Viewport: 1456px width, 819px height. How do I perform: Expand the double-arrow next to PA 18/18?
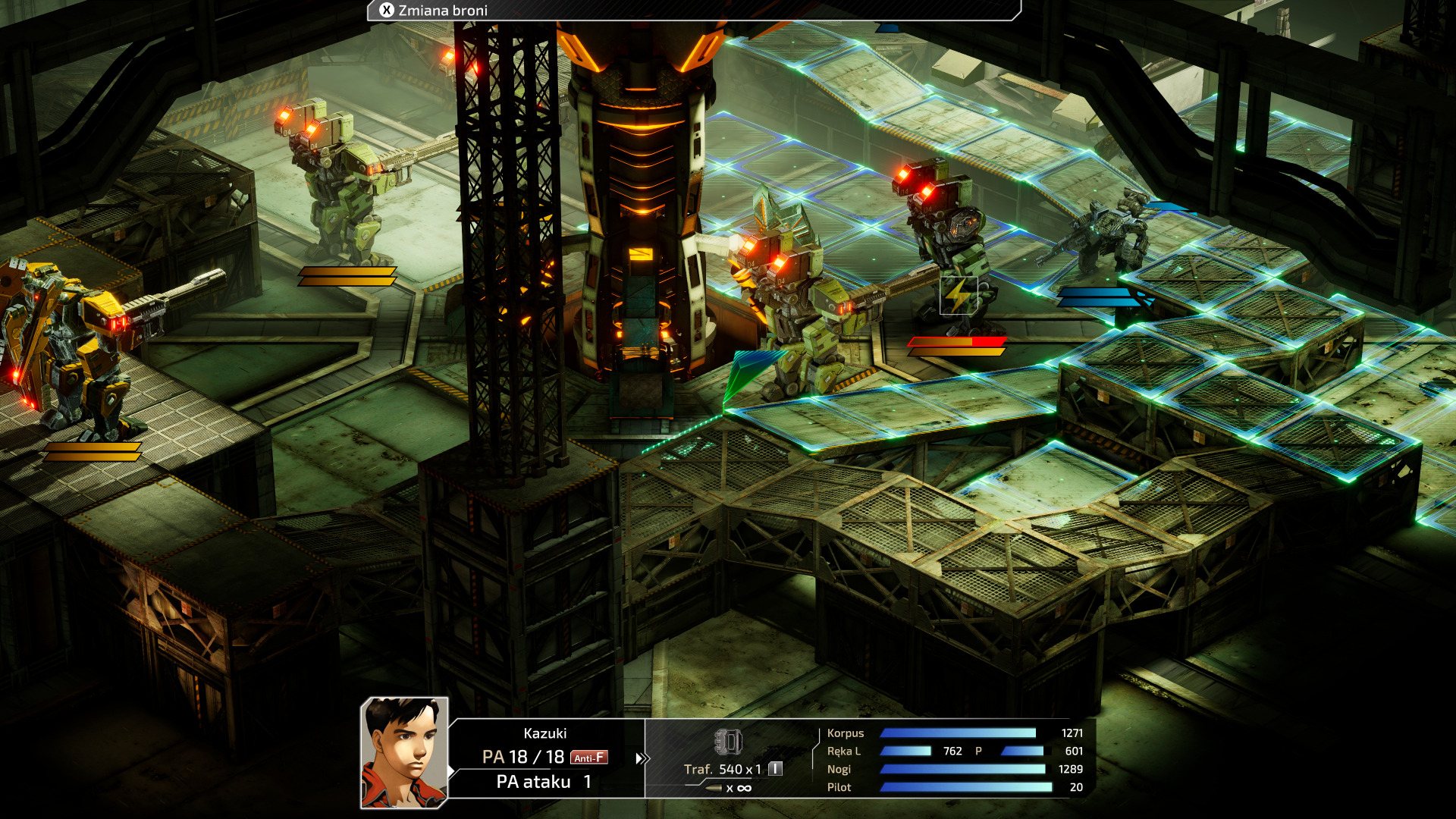(x=642, y=758)
